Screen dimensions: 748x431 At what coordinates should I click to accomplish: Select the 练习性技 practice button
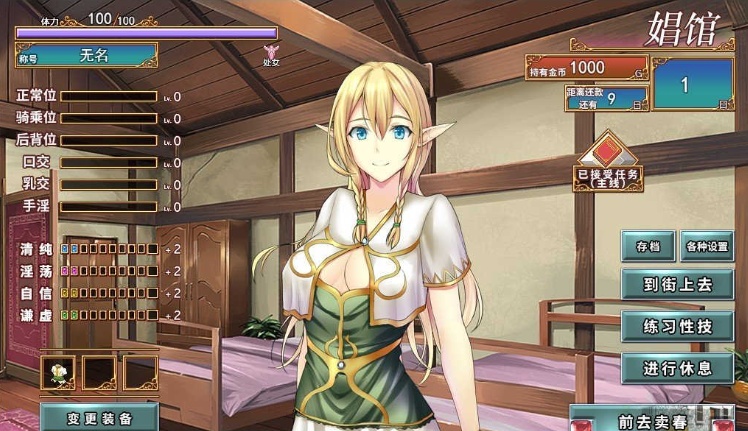(677, 326)
